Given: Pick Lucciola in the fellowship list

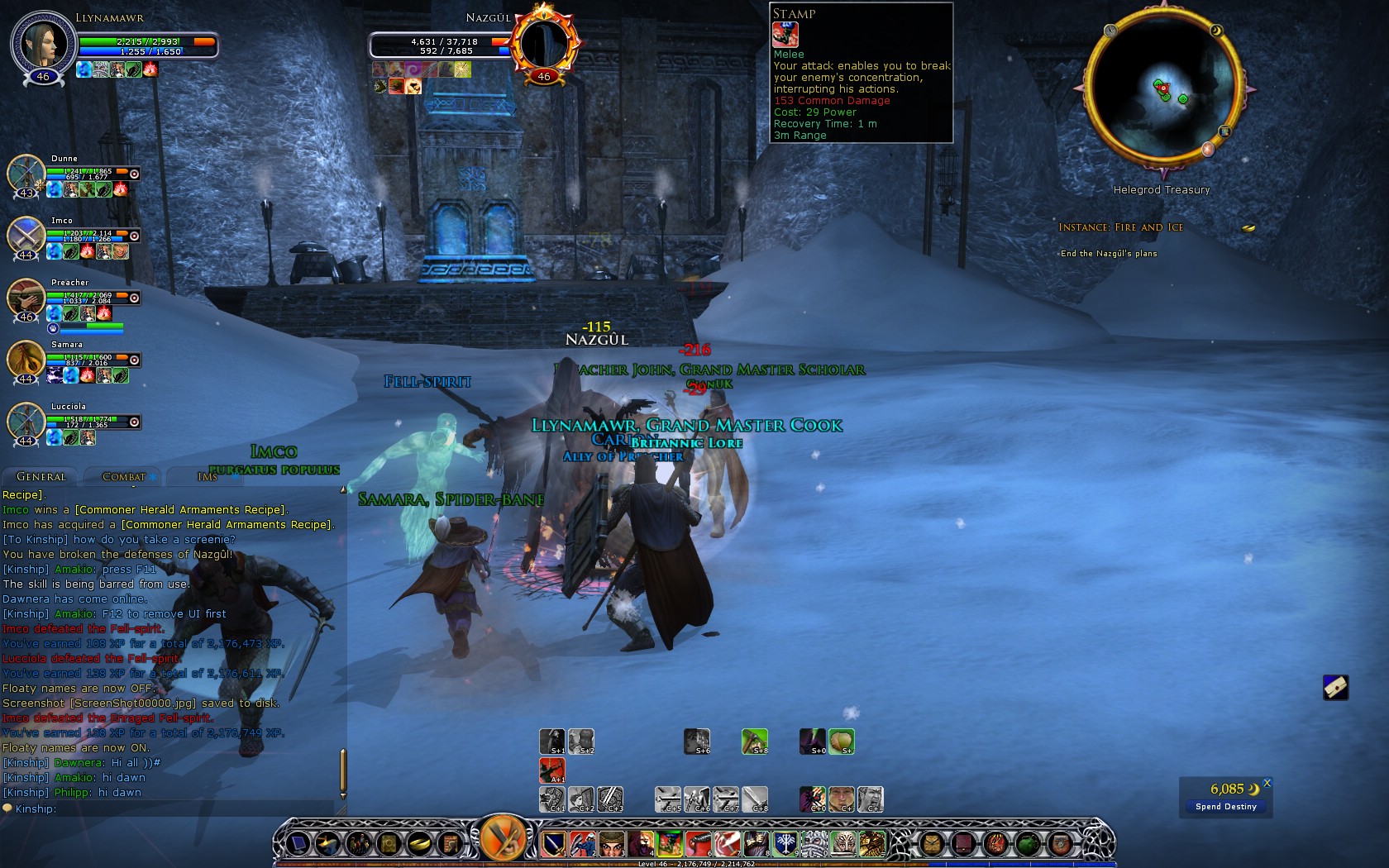Looking at the screenshot, I should (x=26, y=422).
